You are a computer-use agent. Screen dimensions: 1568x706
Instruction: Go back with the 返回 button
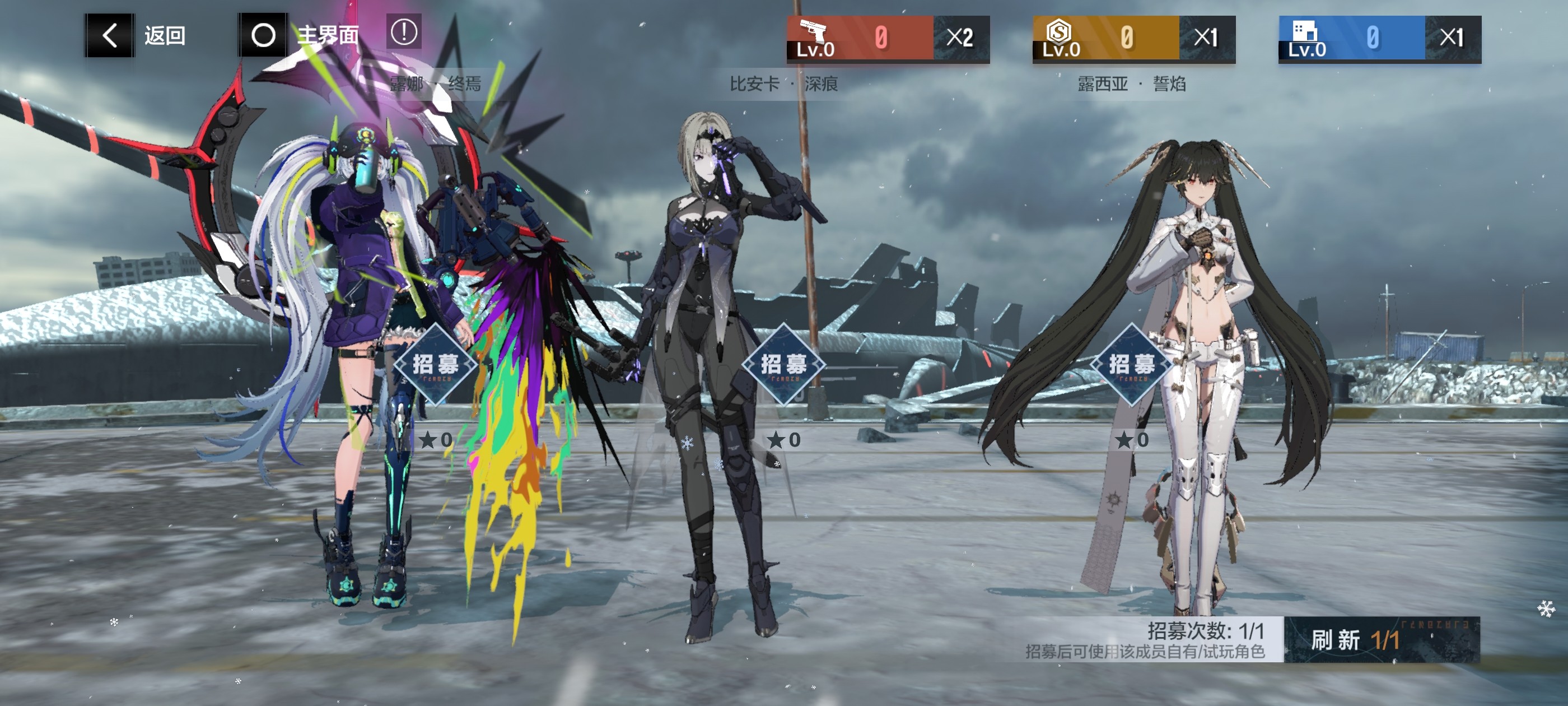[x=135, y=35]
